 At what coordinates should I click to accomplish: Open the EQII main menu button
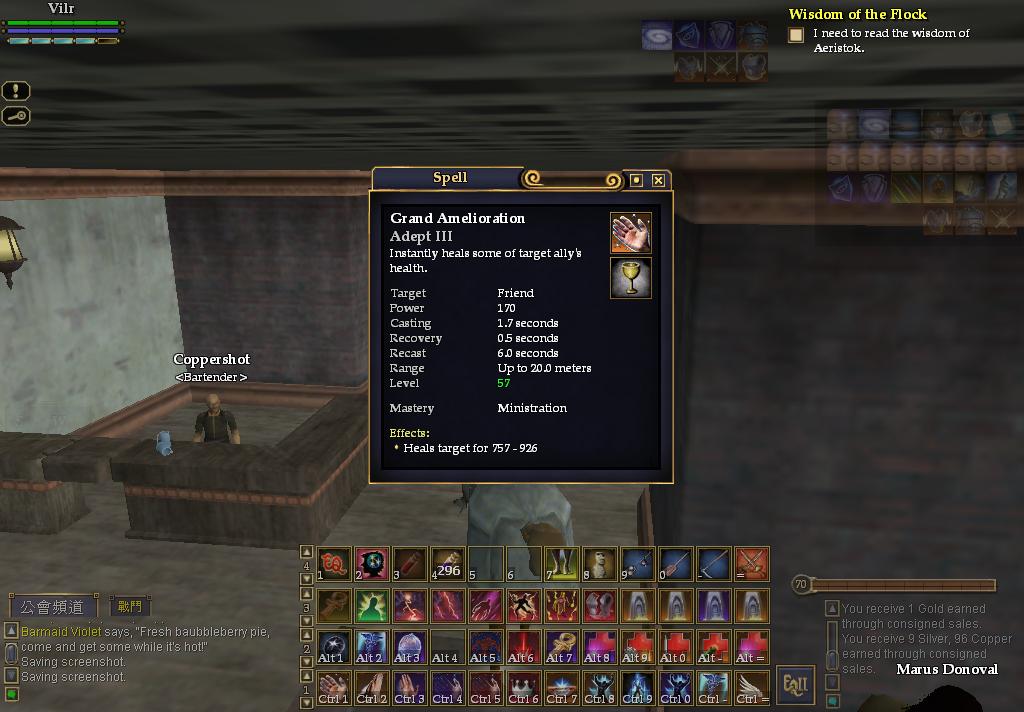pos(796,685)
